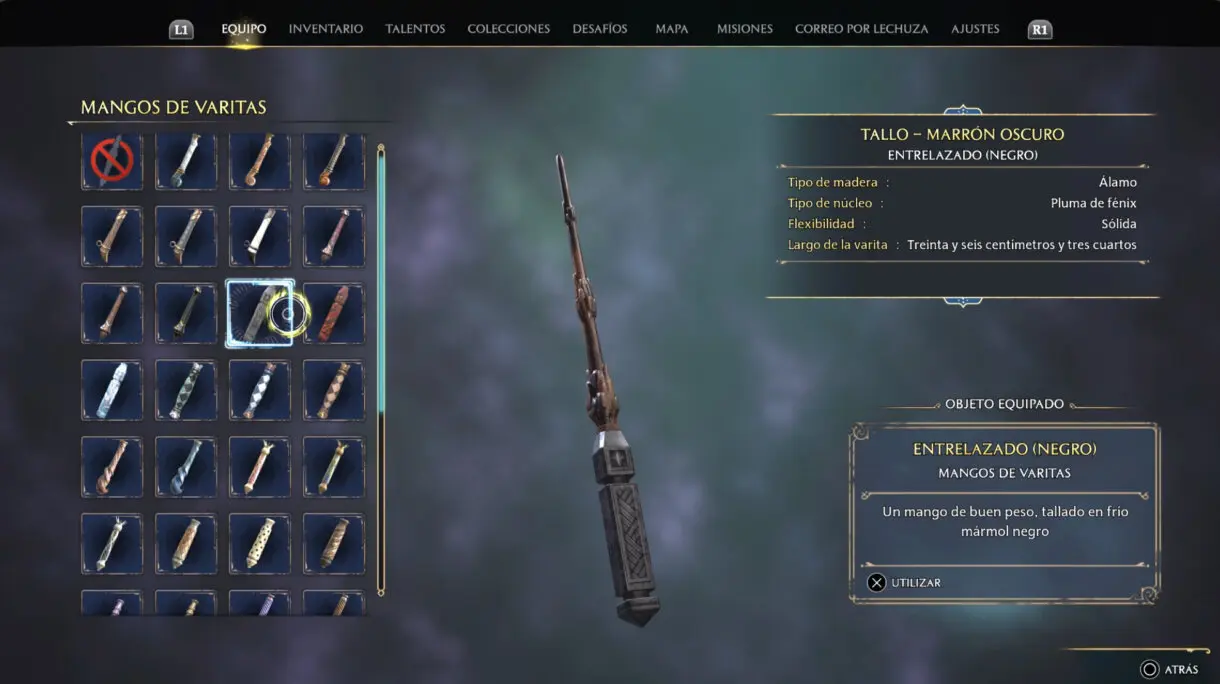Select the white handle with black tip
Screen dimensions: 1220x684
coord(260,237)
